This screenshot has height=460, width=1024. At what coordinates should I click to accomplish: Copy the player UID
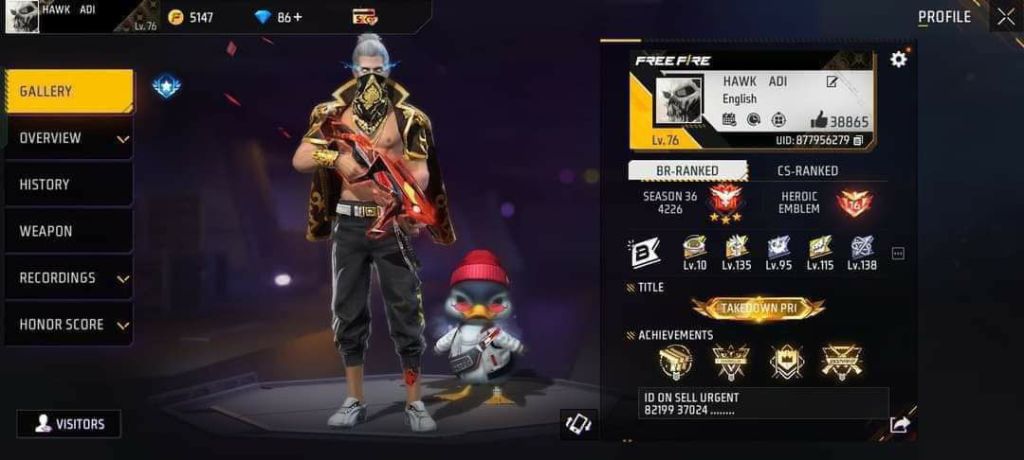[858, 140]
